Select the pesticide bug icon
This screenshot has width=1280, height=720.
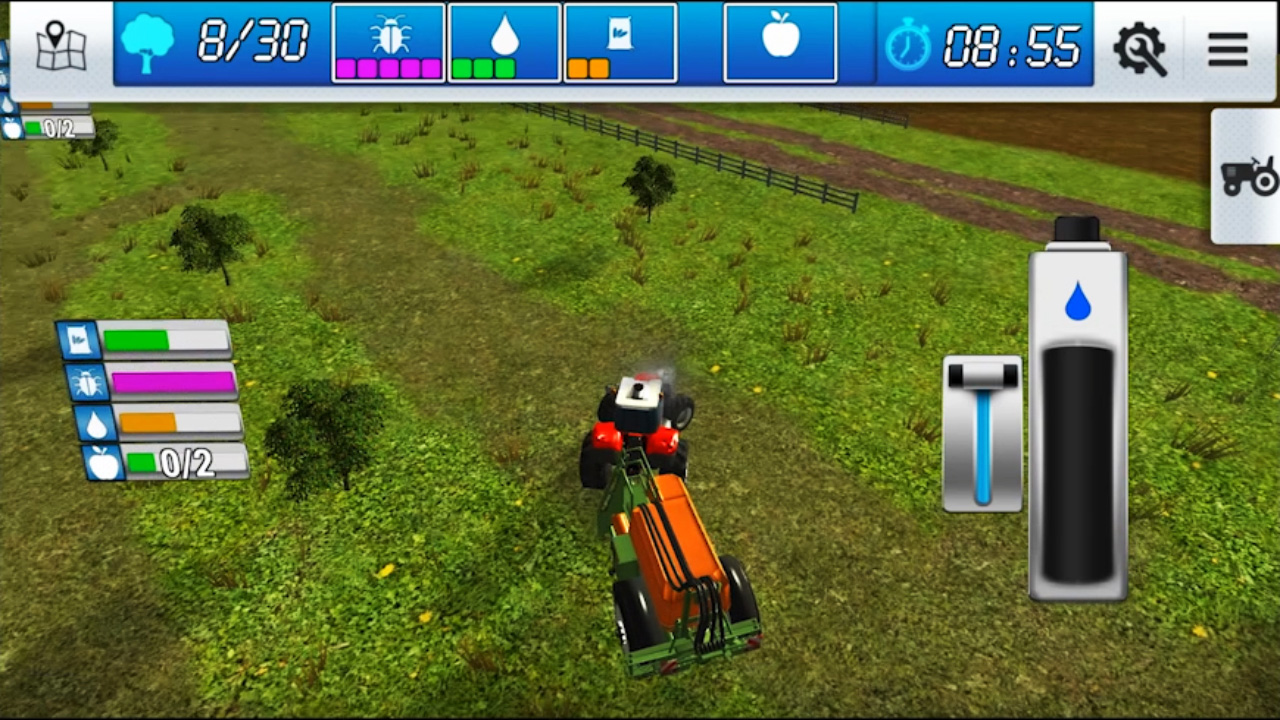coord(388,42)
